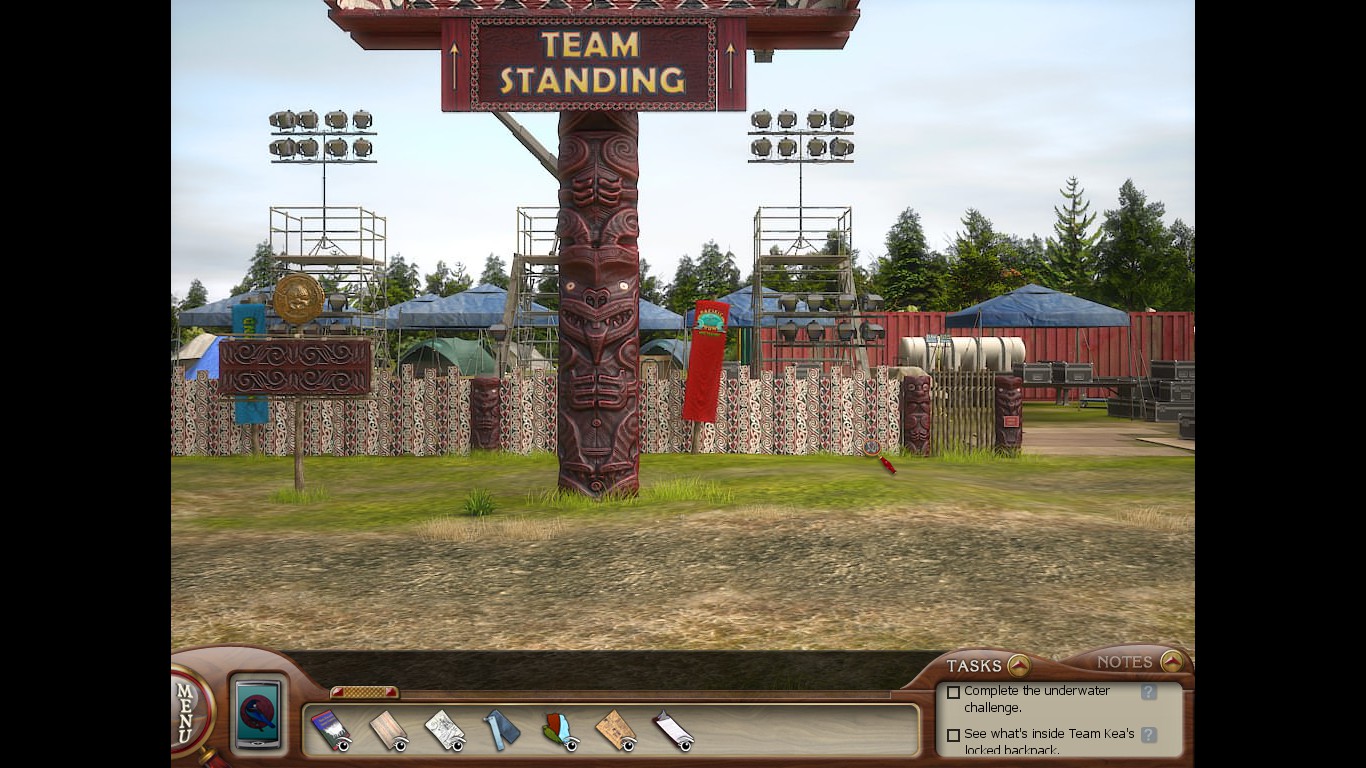1366x768 pixels.
Task: Select the blue-gray tool inventory item
Action: (502, 730)
